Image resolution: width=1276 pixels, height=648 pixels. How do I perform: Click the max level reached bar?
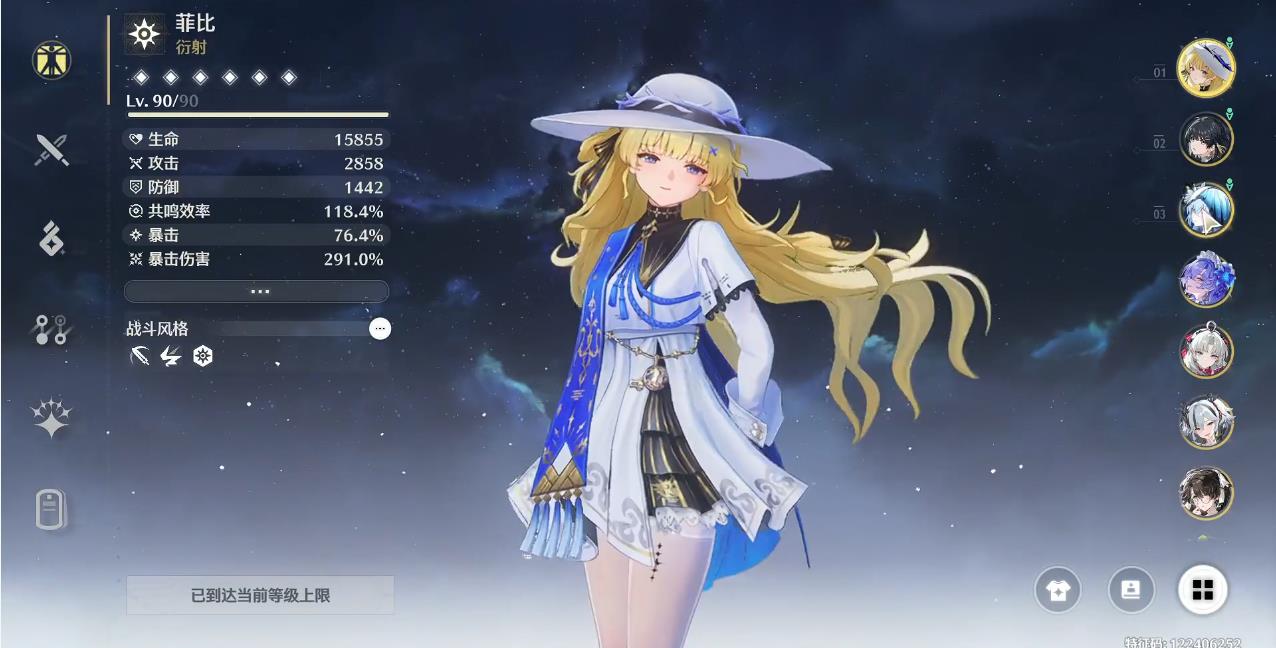coord(260,595)
